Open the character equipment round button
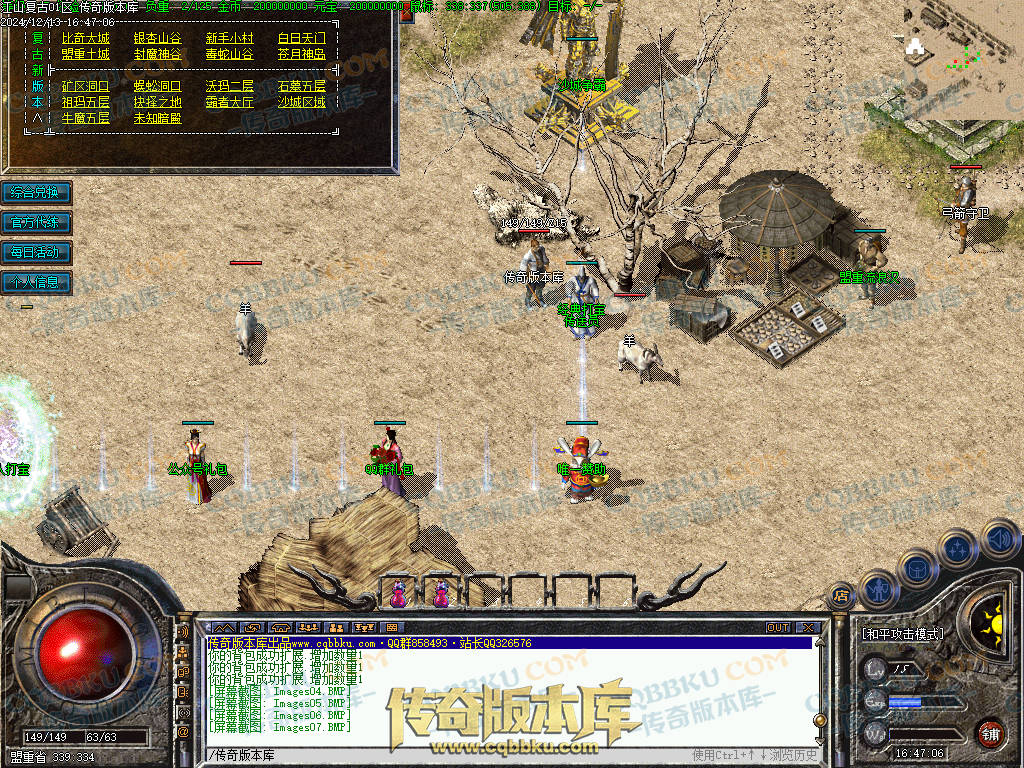 point(879,590)
